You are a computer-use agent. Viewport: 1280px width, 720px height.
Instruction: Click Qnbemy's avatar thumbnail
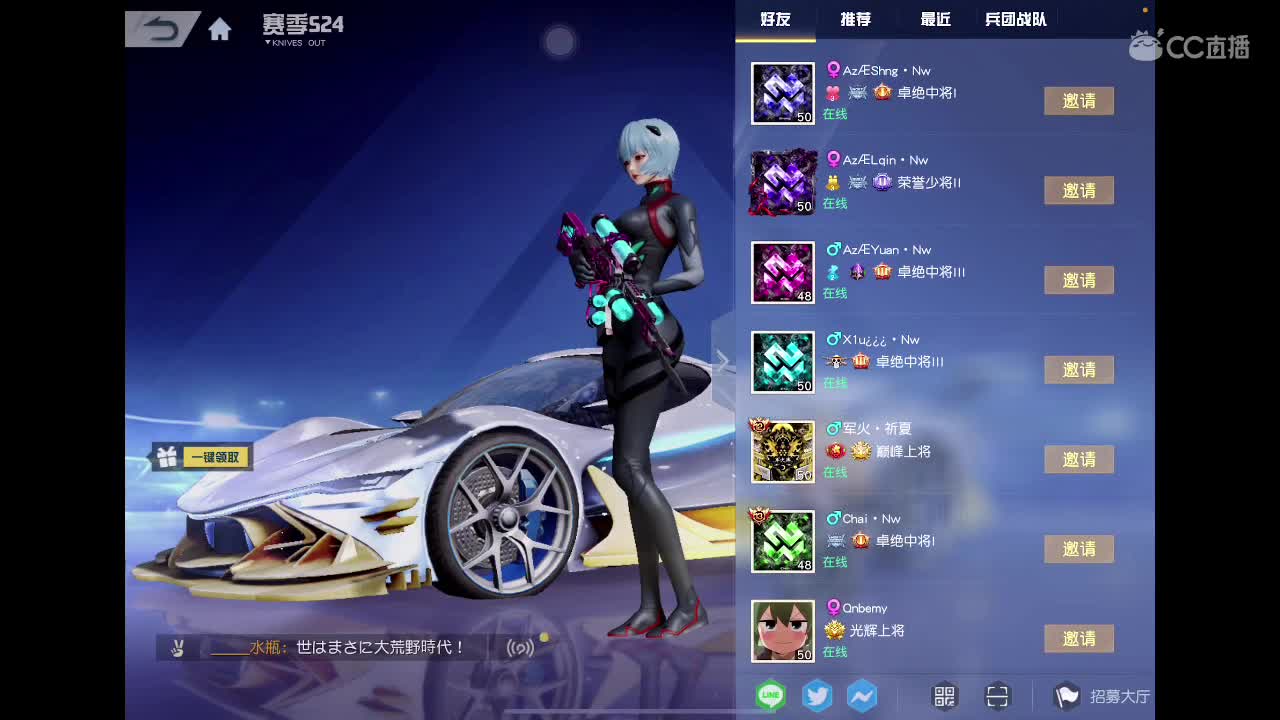pos(783,631)
